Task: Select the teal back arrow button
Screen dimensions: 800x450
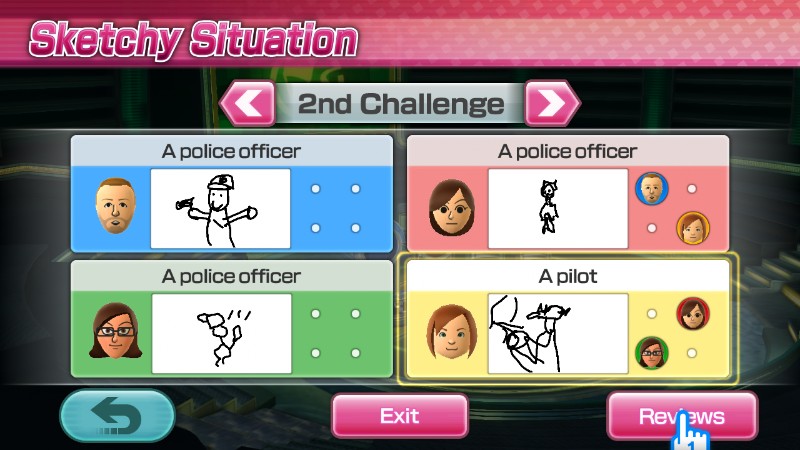Action: point(117,416)
